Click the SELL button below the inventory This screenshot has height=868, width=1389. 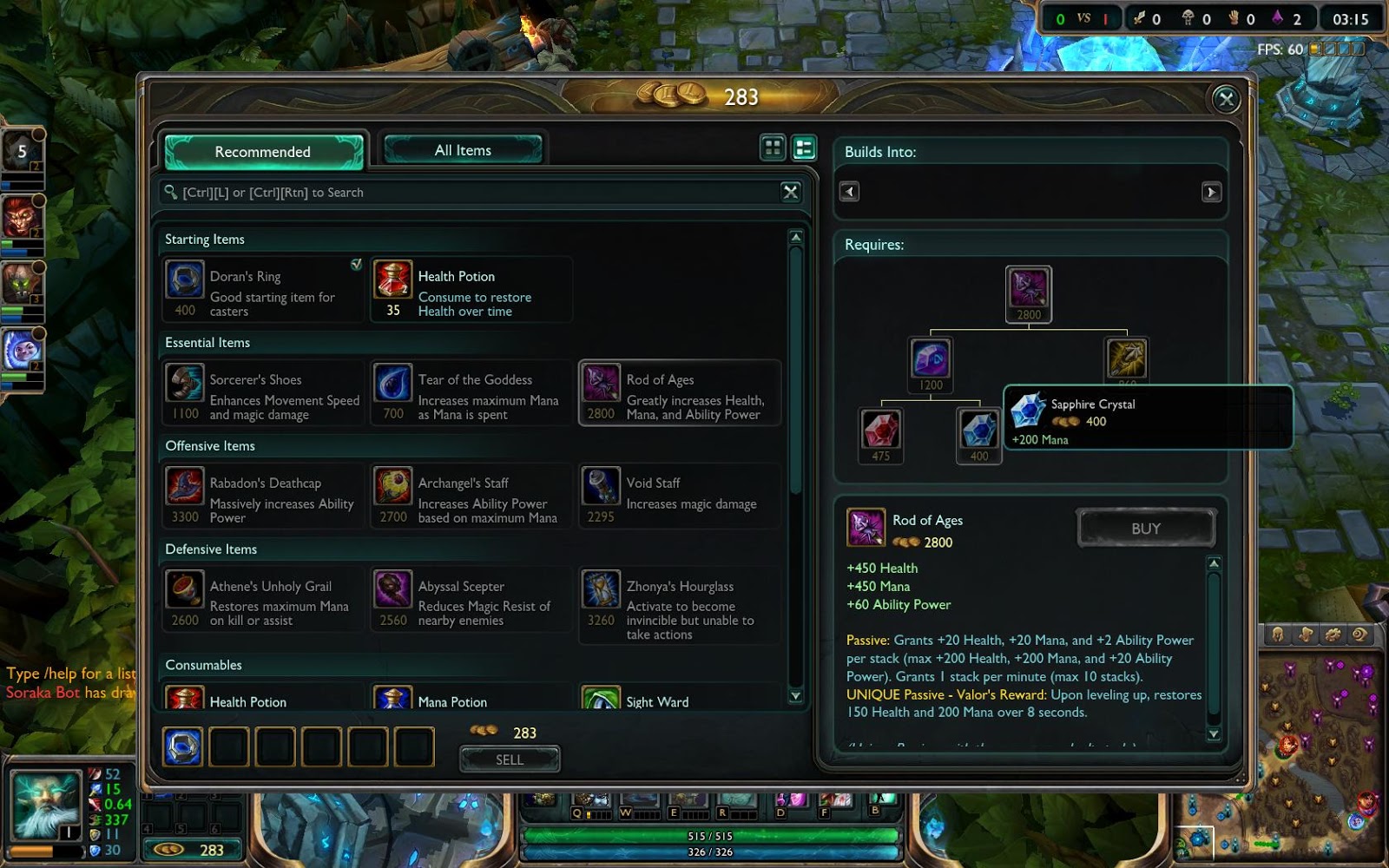(510, 759)
